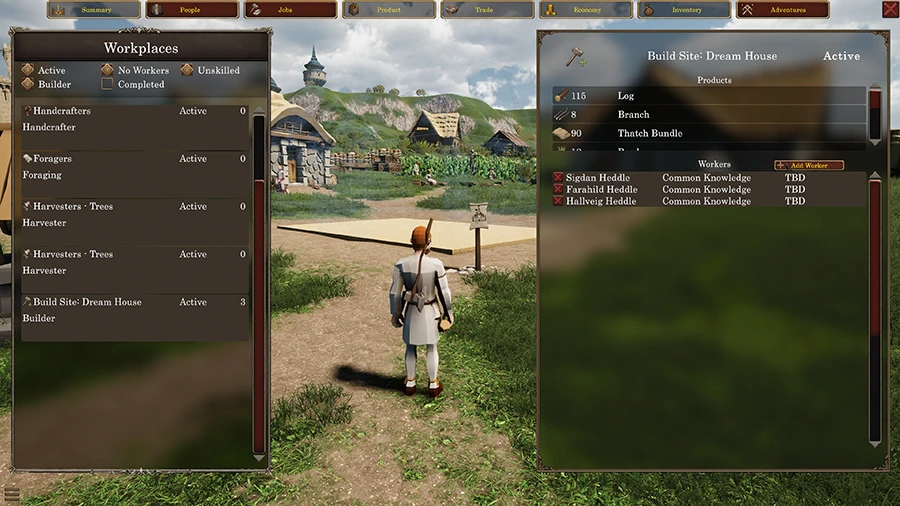
Task: Toggle the Builder filter
Action: point(28,85)
